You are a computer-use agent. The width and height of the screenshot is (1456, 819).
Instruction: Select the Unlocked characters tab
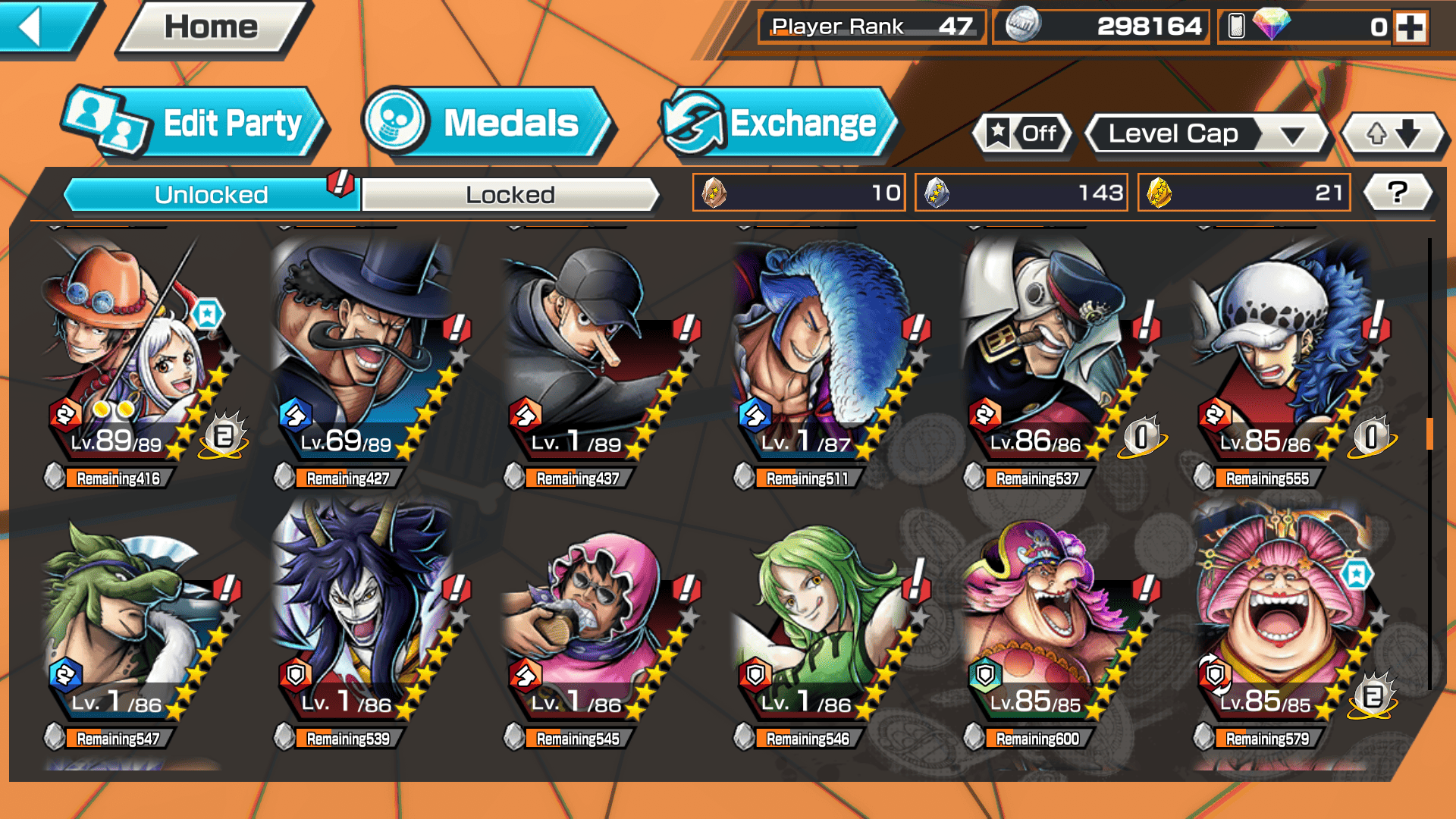[x=211, y=195]
